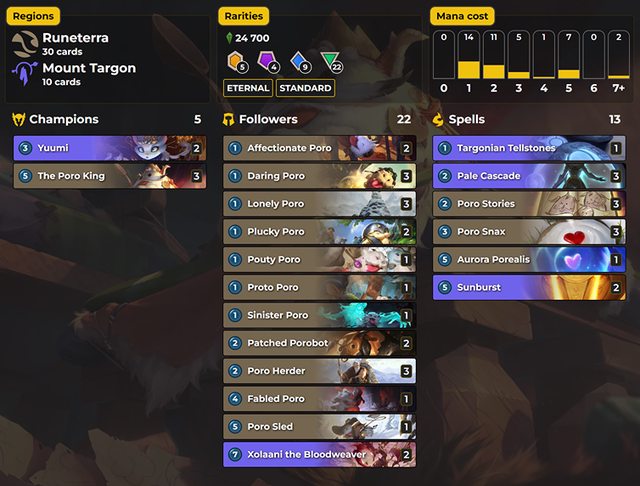Select the Patched Porobot follower

pos(319,343)
